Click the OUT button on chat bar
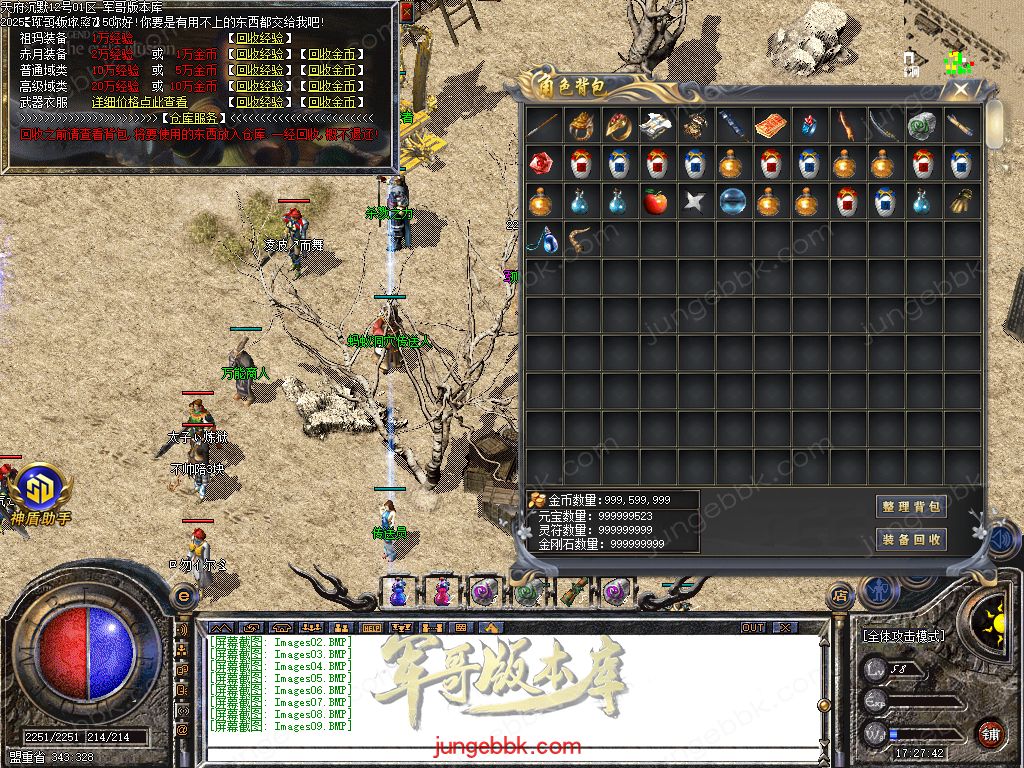Screen dimensions: 1024x768 click(753, 627)
